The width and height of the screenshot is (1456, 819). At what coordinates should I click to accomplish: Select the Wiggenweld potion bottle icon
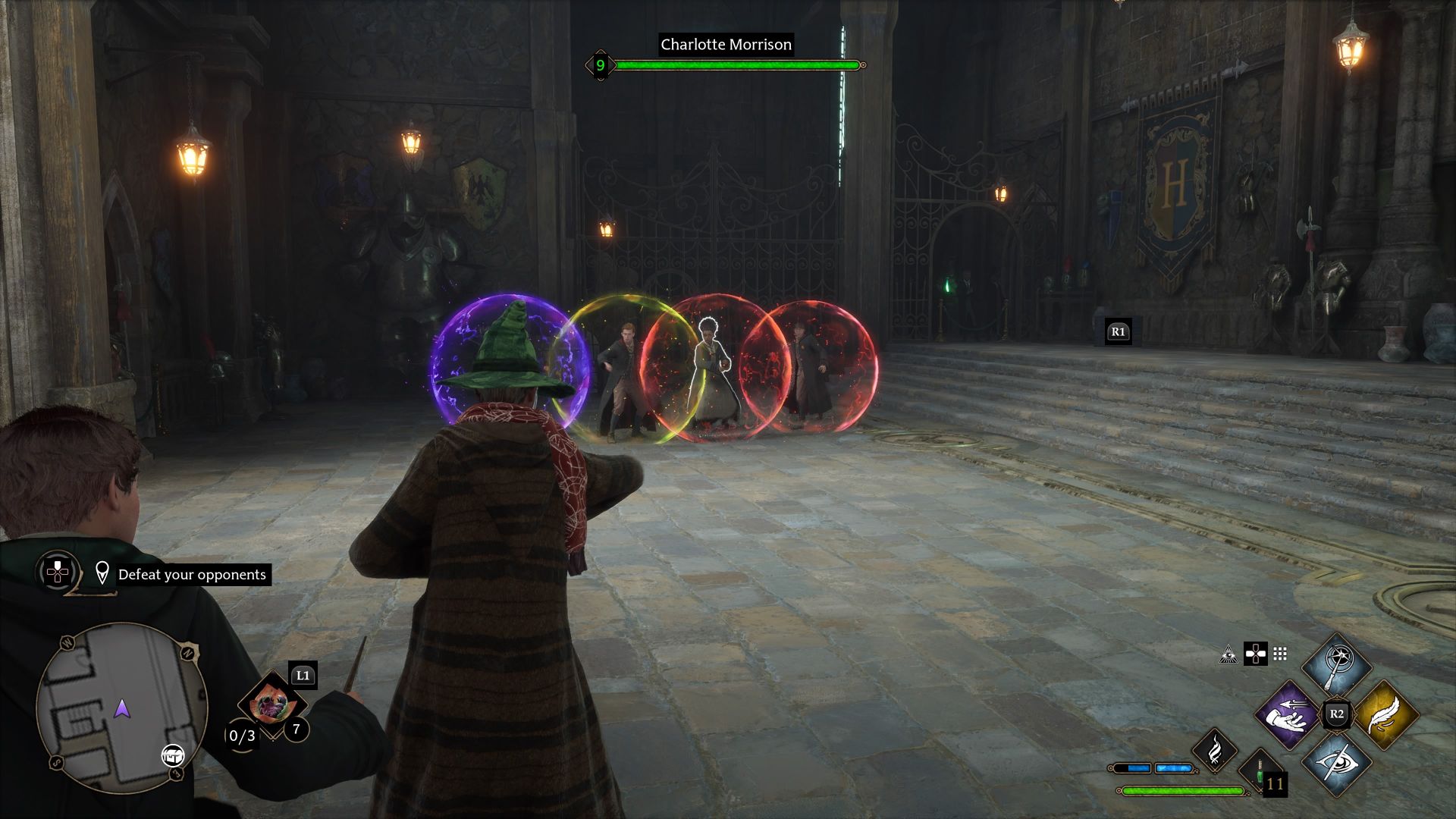pos(1260,773)
